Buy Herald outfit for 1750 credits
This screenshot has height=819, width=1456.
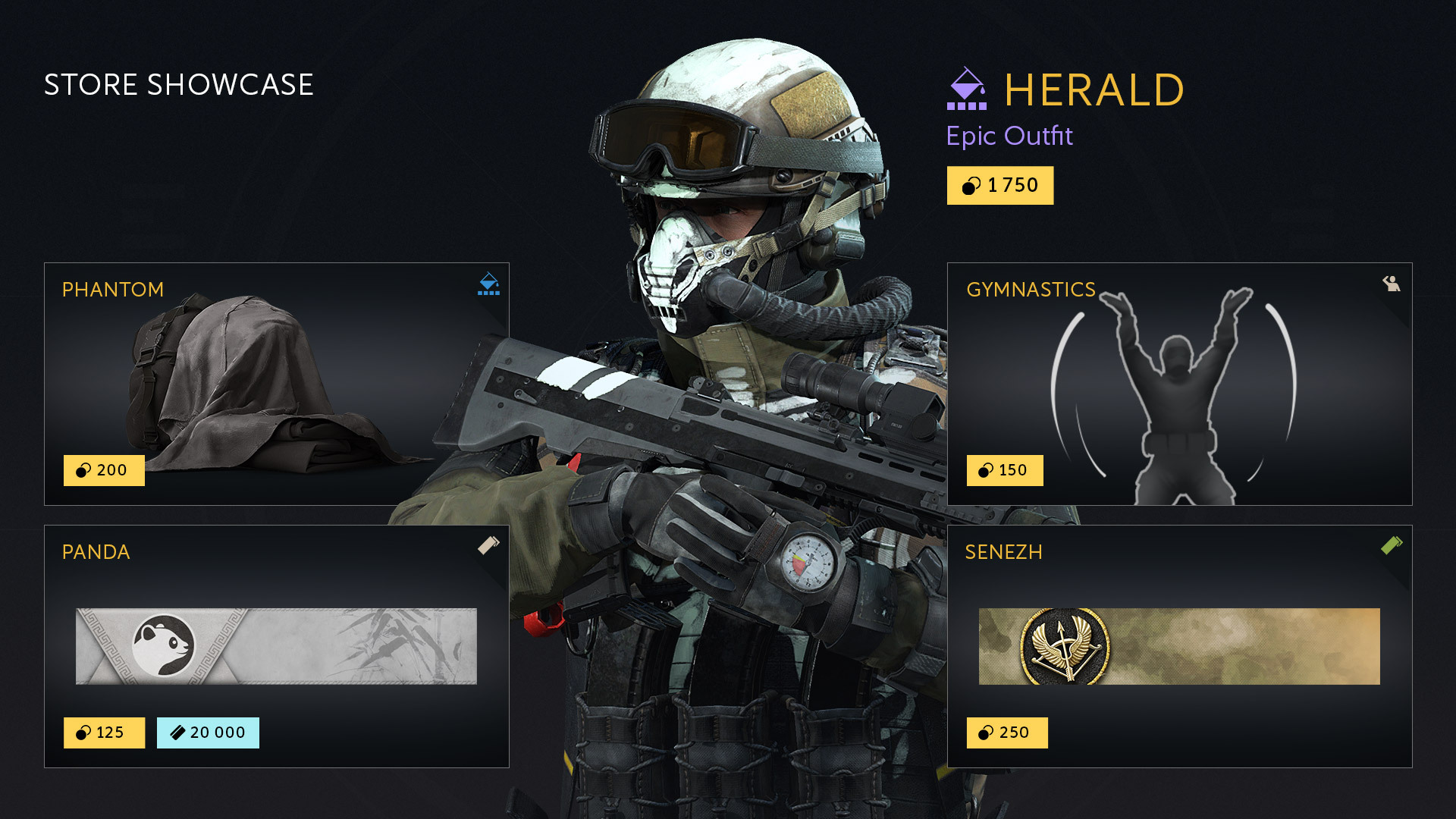999,186
